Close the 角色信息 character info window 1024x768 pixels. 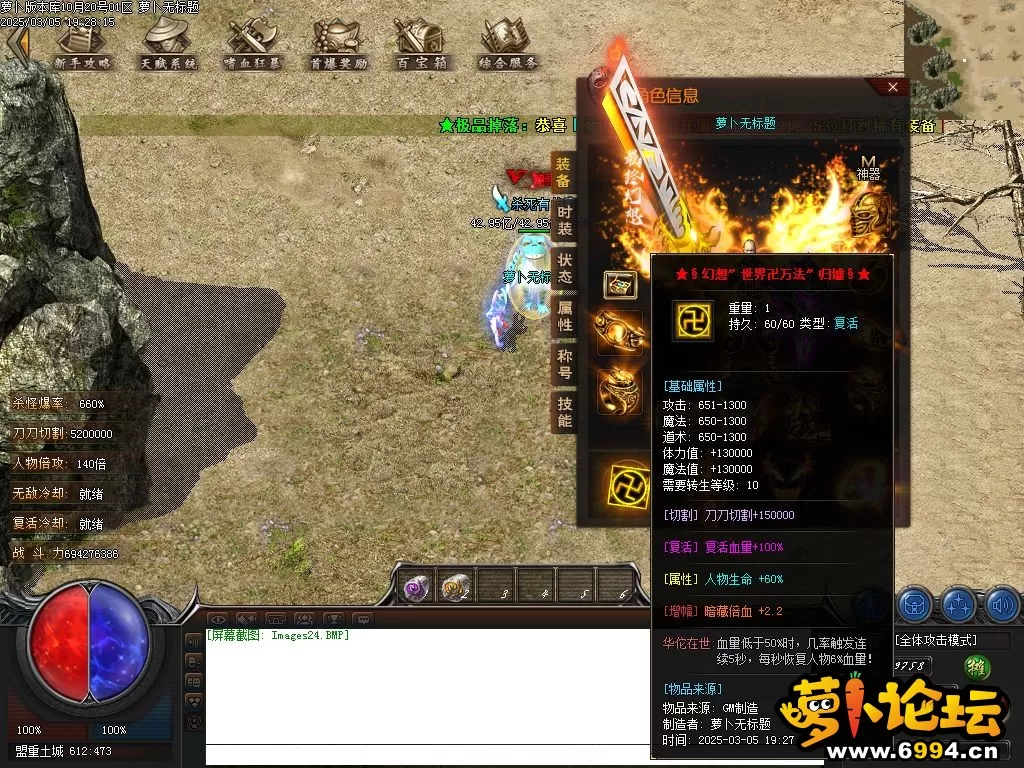893,87
